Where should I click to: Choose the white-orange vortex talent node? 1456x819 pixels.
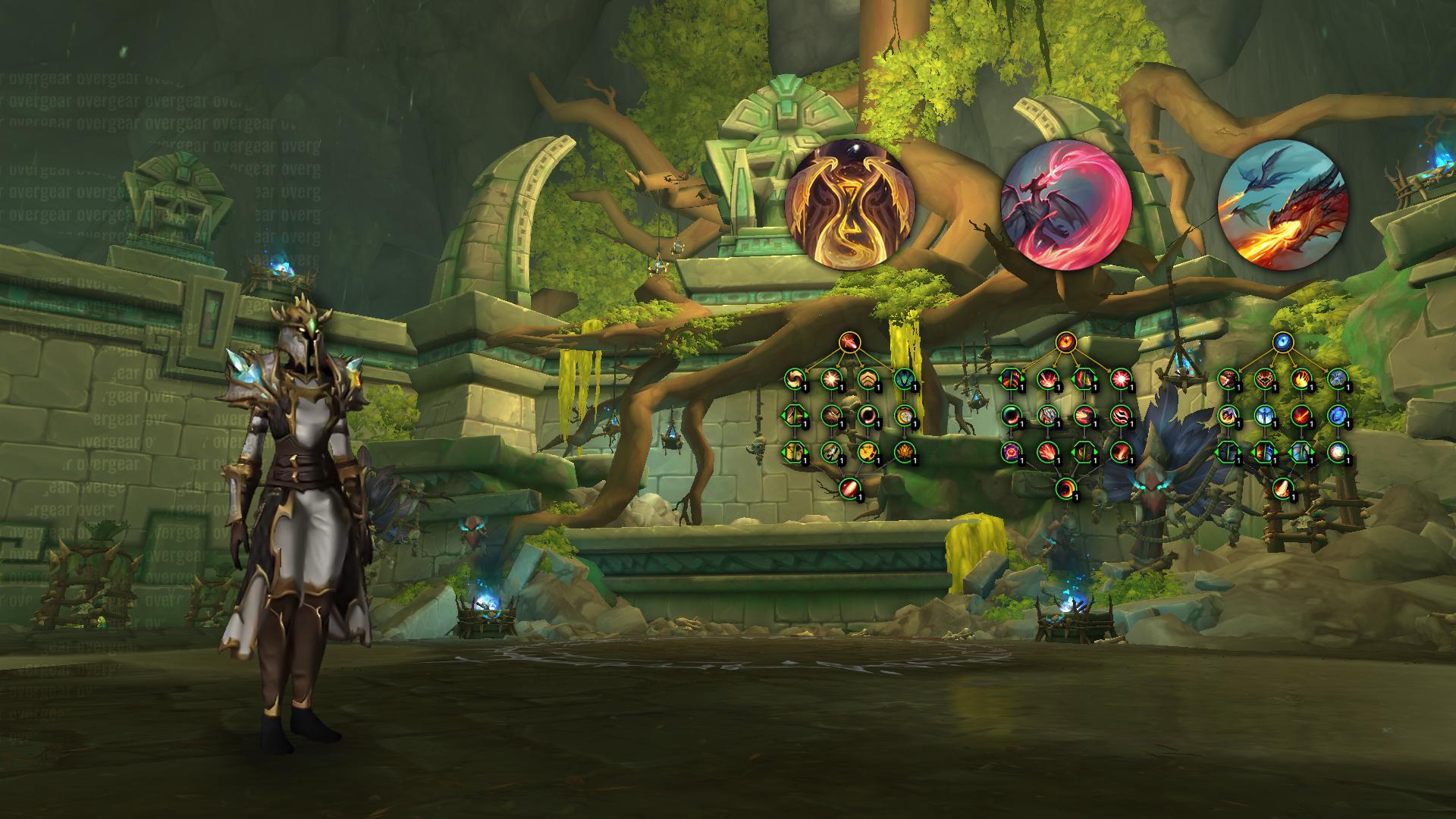(x=1338, y=452)
